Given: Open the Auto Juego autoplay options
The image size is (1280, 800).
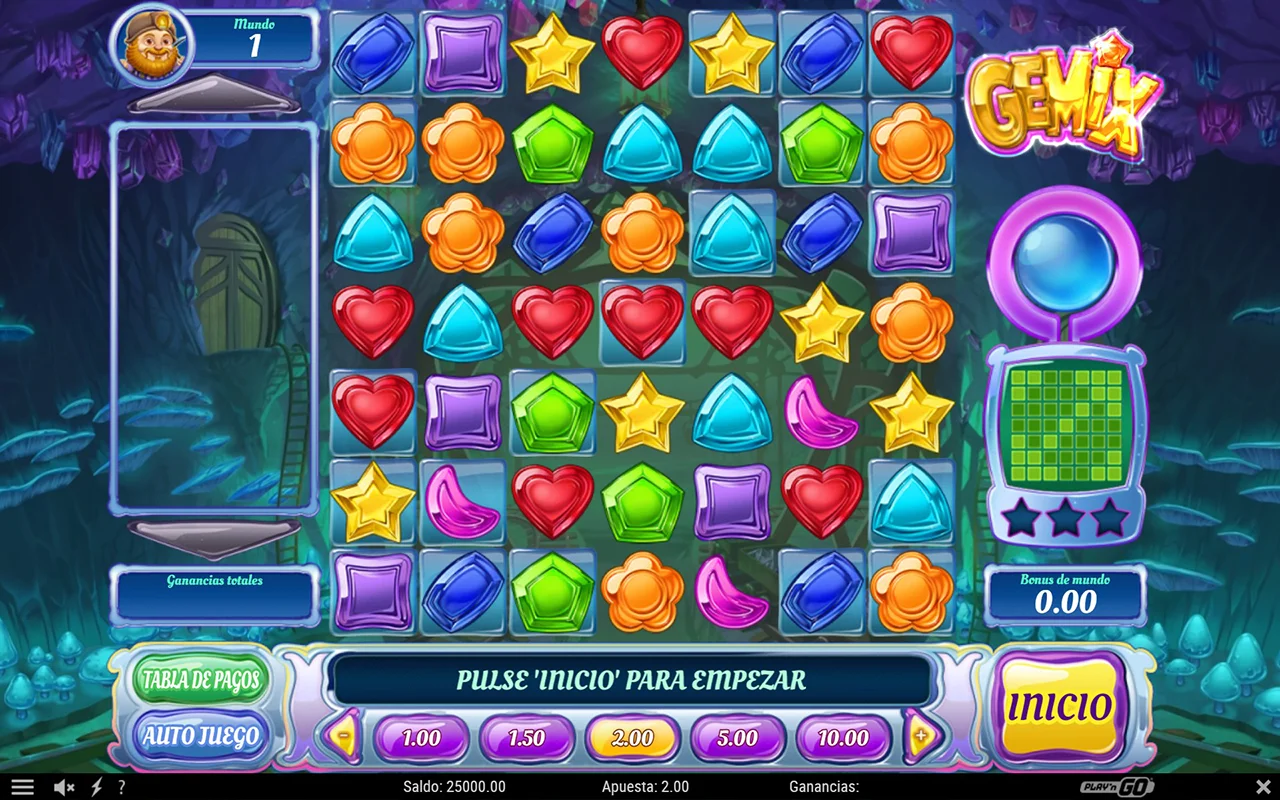Looking at the screenshot, I should point(201,737).
